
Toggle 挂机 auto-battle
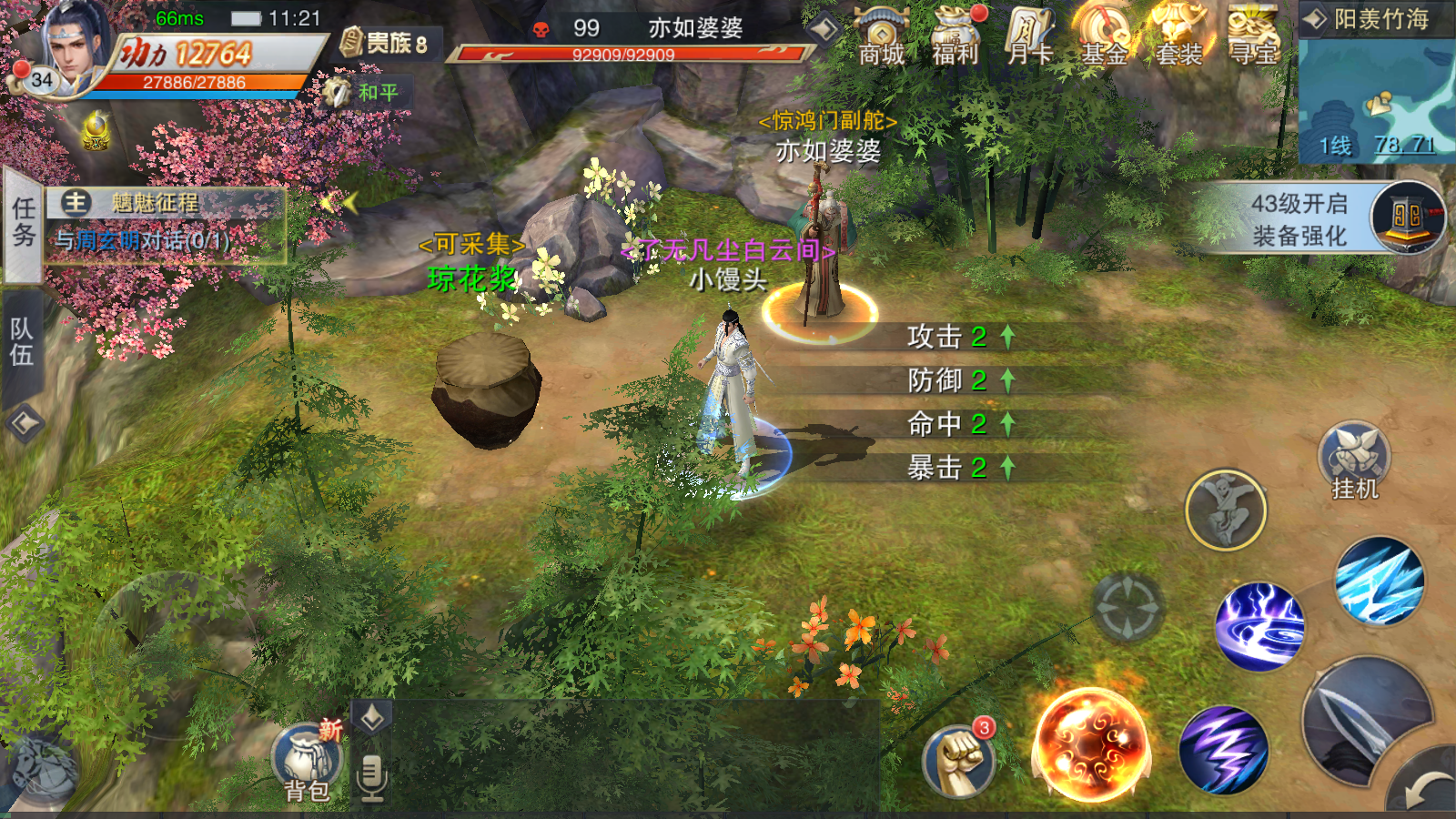[1355, 461]
